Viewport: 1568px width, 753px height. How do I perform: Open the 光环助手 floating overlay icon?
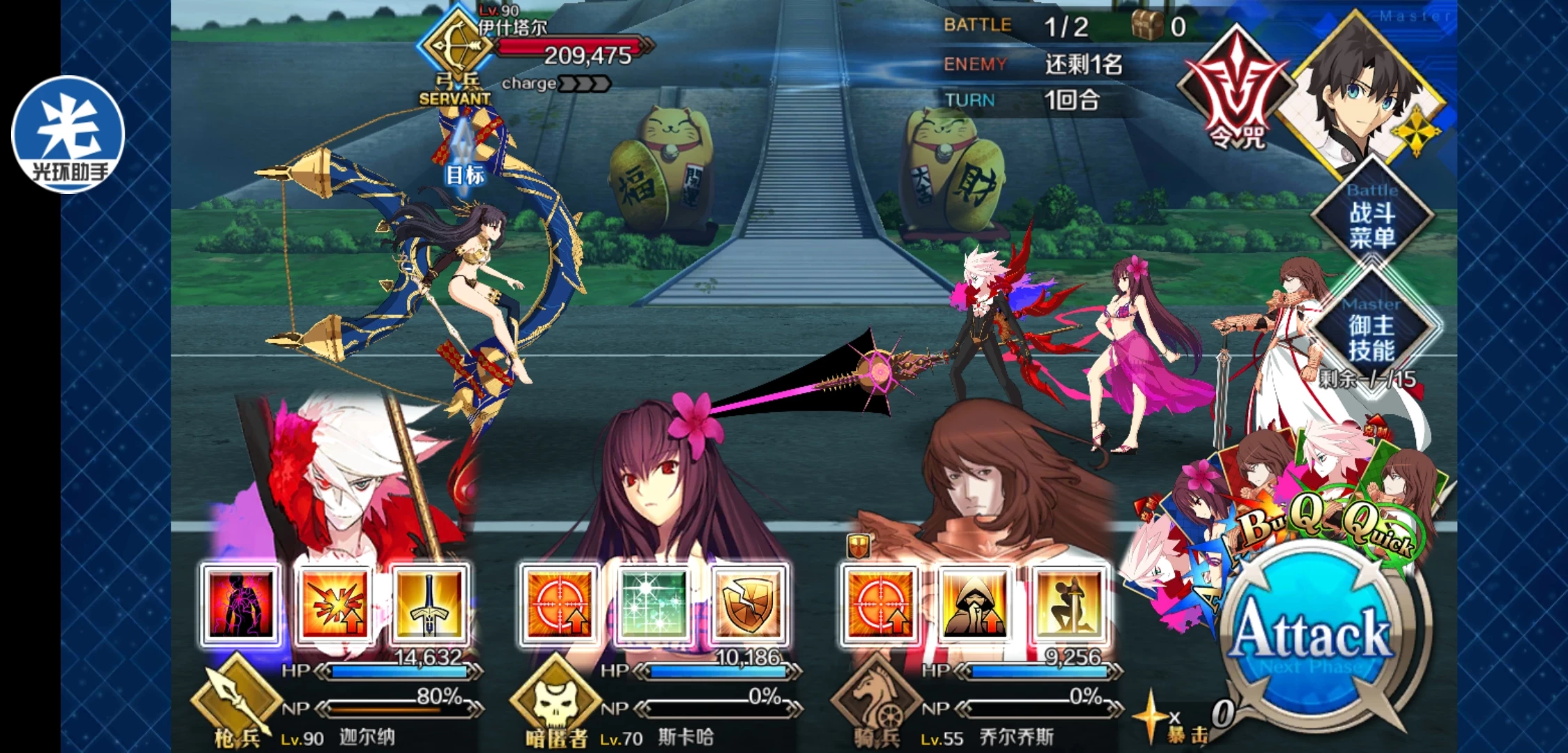(x=68, y=134)
